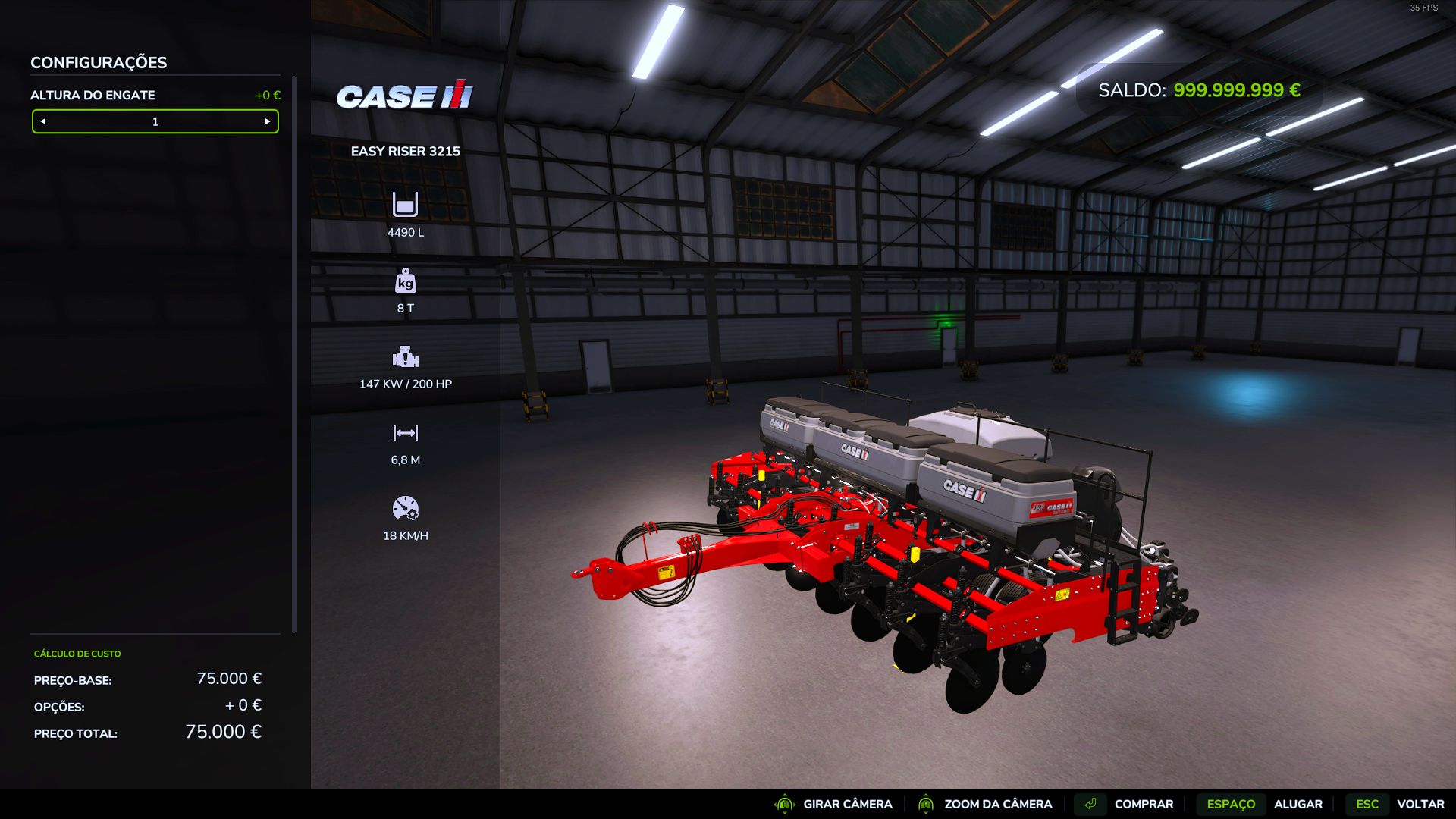Click the engine power icon for 147 KW

point(406,356)
